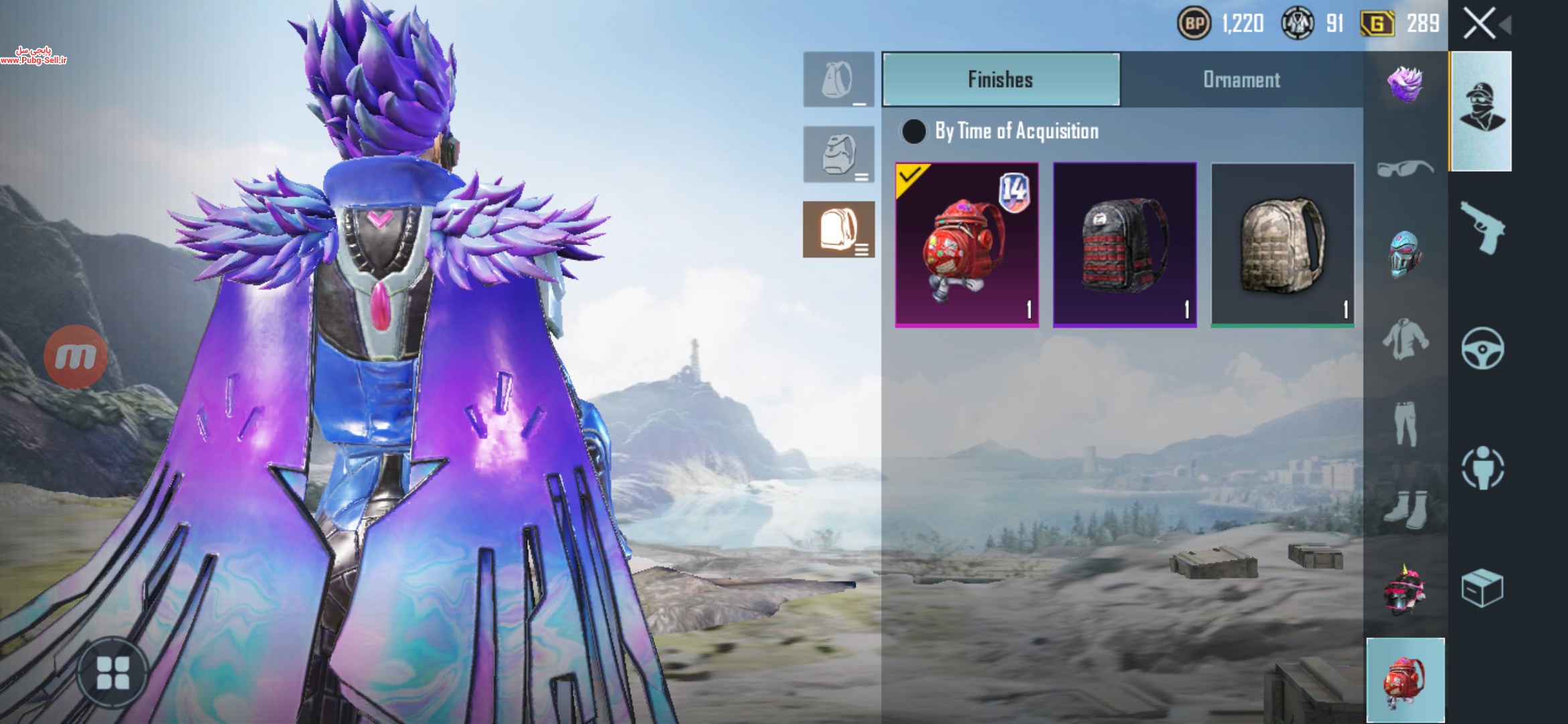Select the red level 14 backpack finish
Image resolution: width=1568 pixels, height=724 pixels.
point(967,245)
